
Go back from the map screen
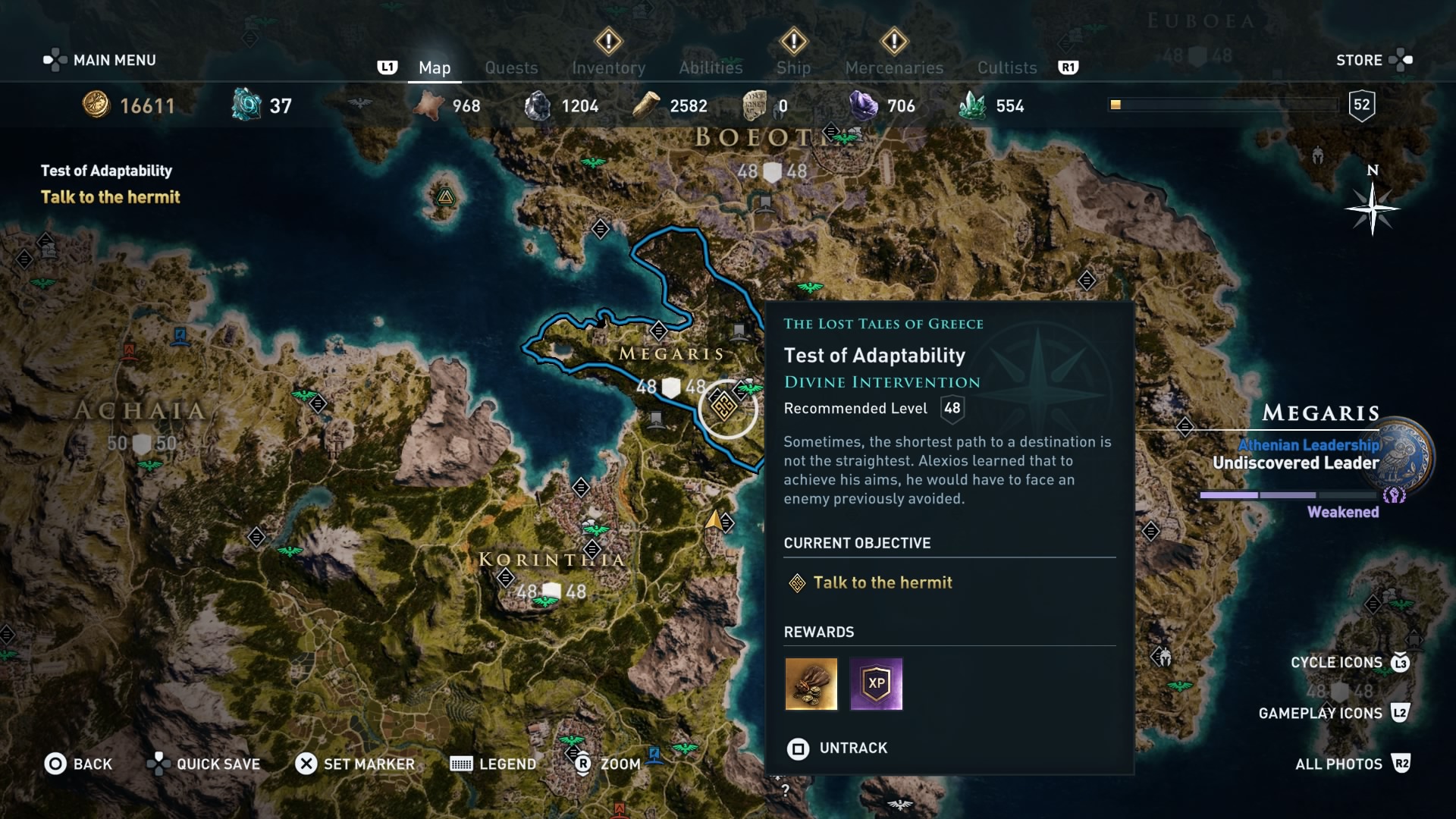[x=78, y=764]
